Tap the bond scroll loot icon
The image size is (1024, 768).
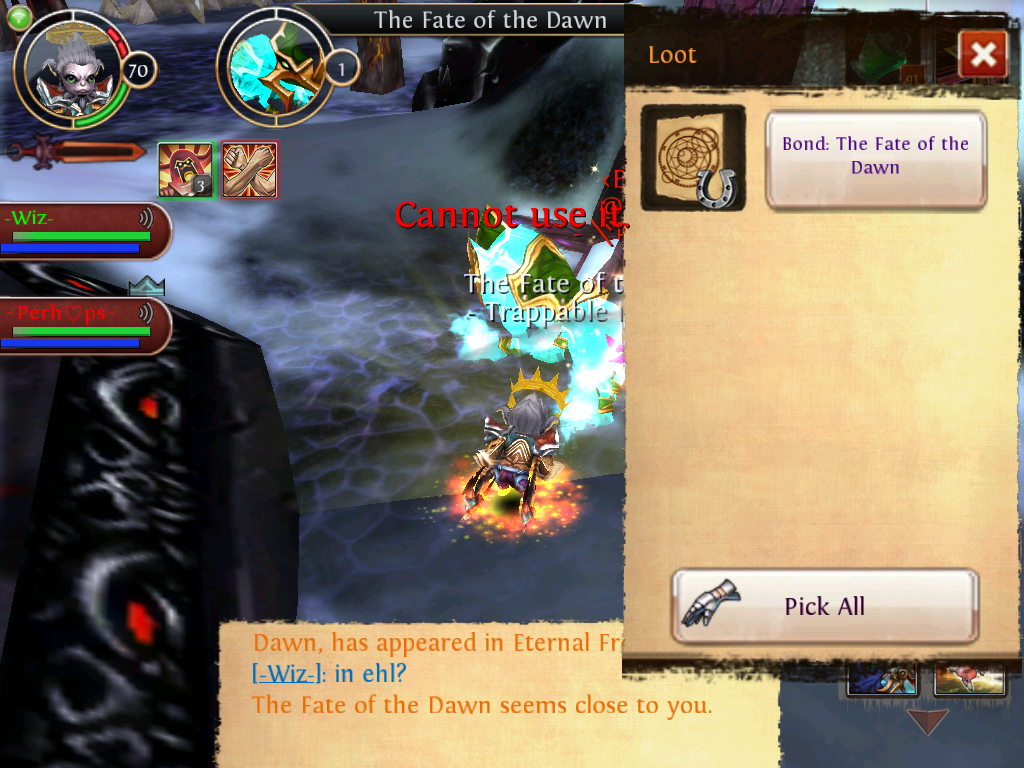(692, 158)
